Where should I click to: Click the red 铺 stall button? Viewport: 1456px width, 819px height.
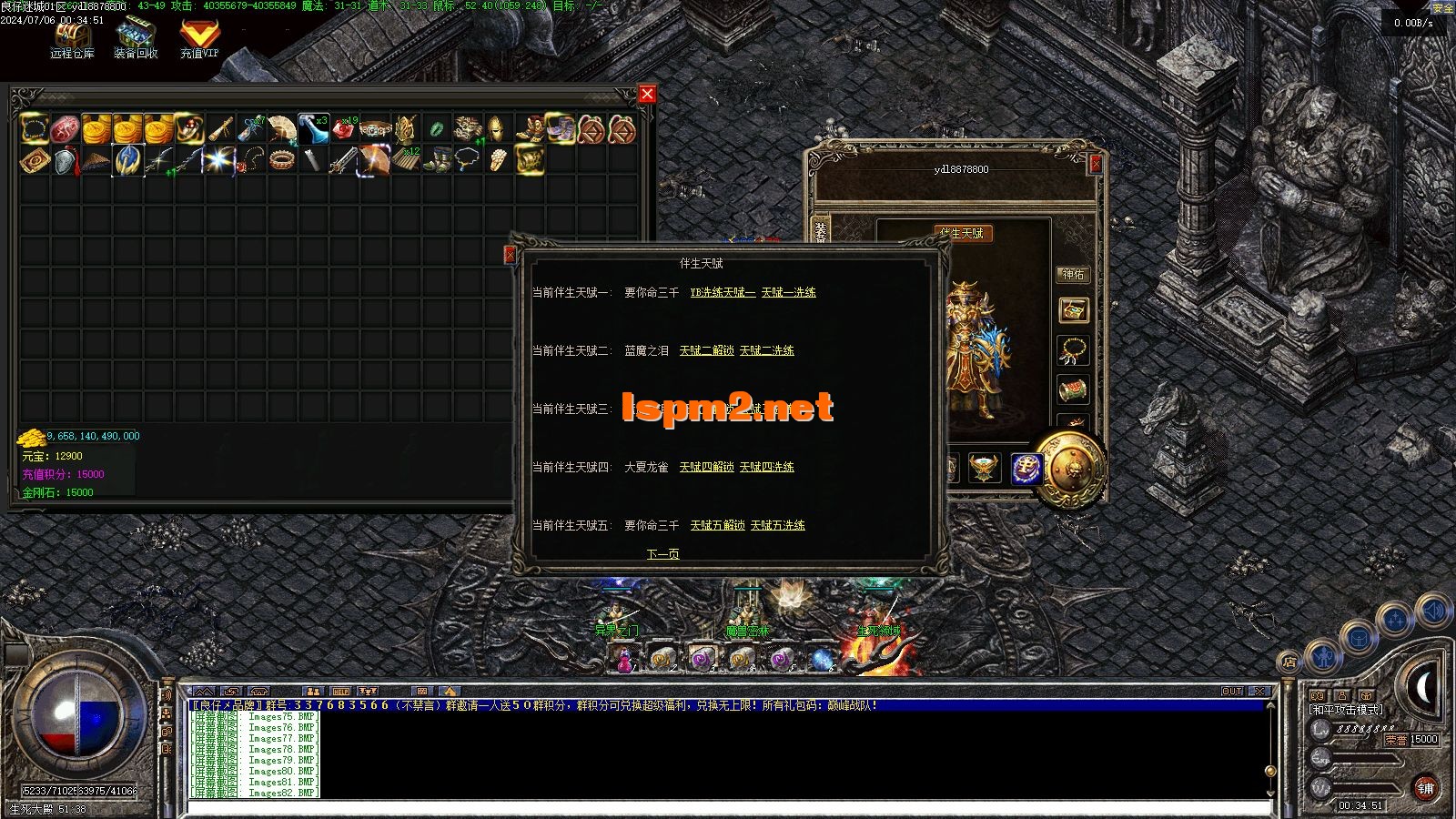tap(1425, 789)
